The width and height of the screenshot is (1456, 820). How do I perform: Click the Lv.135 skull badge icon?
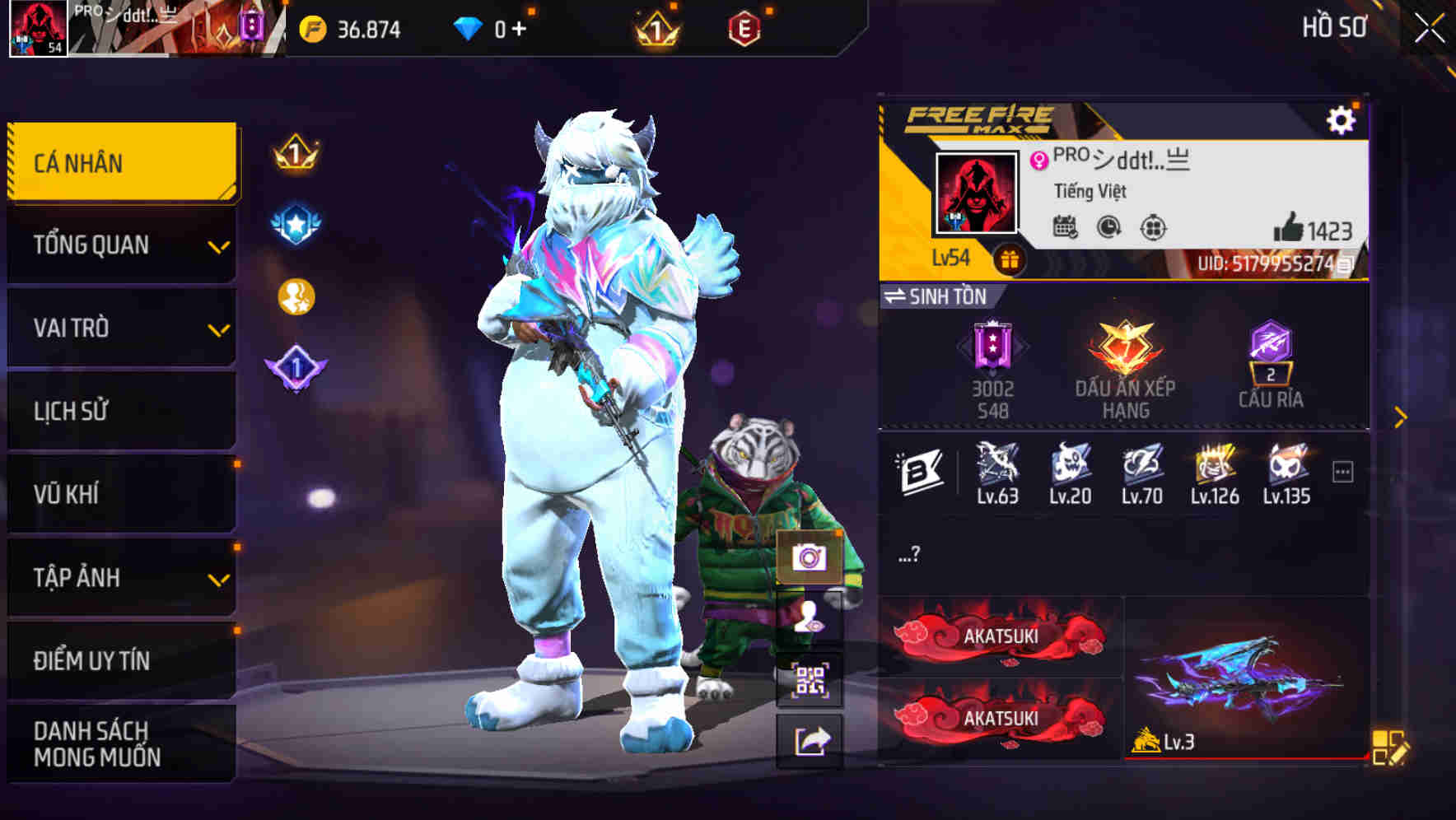click(1287, 467)
